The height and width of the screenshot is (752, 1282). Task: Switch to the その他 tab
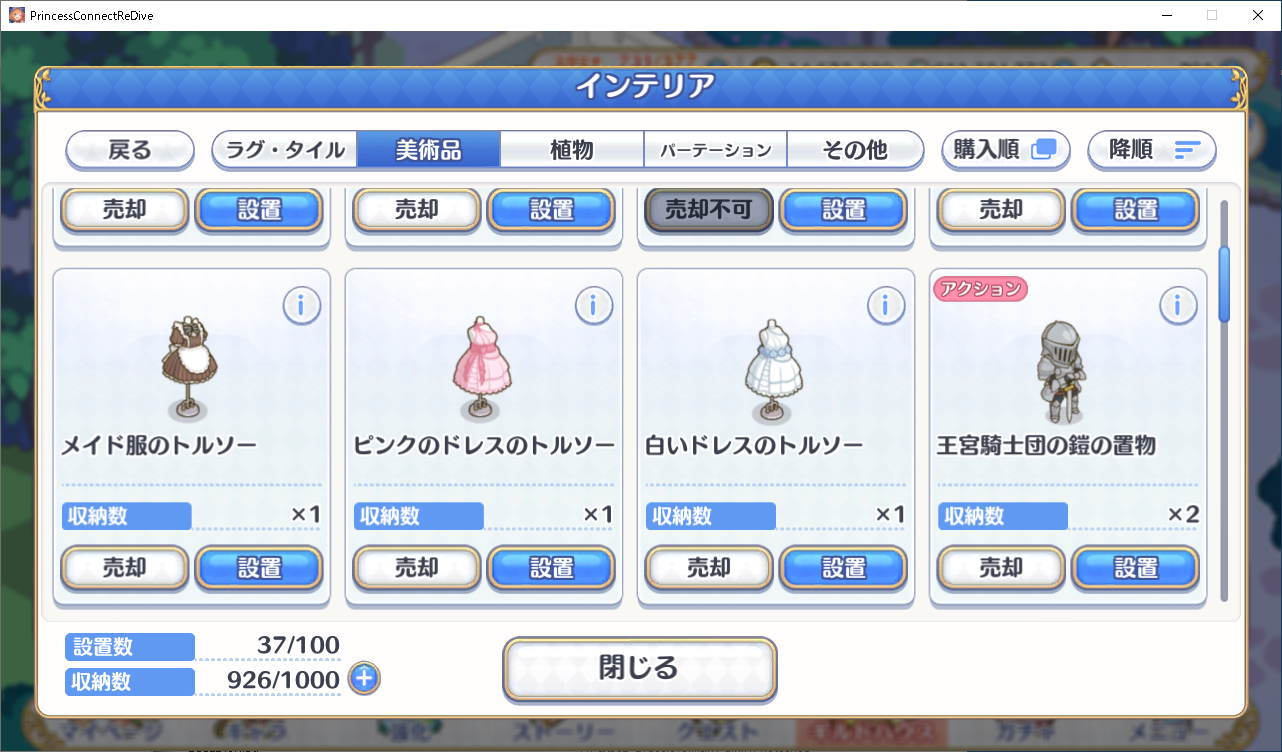click(x=854, y=150)
